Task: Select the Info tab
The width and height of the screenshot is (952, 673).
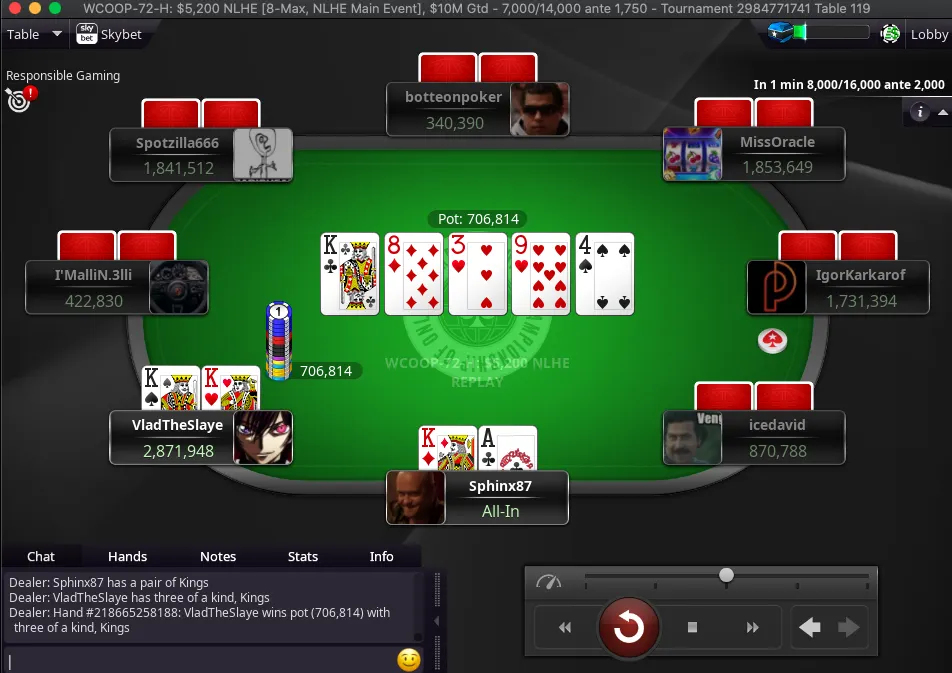Action: pos(381,556)
